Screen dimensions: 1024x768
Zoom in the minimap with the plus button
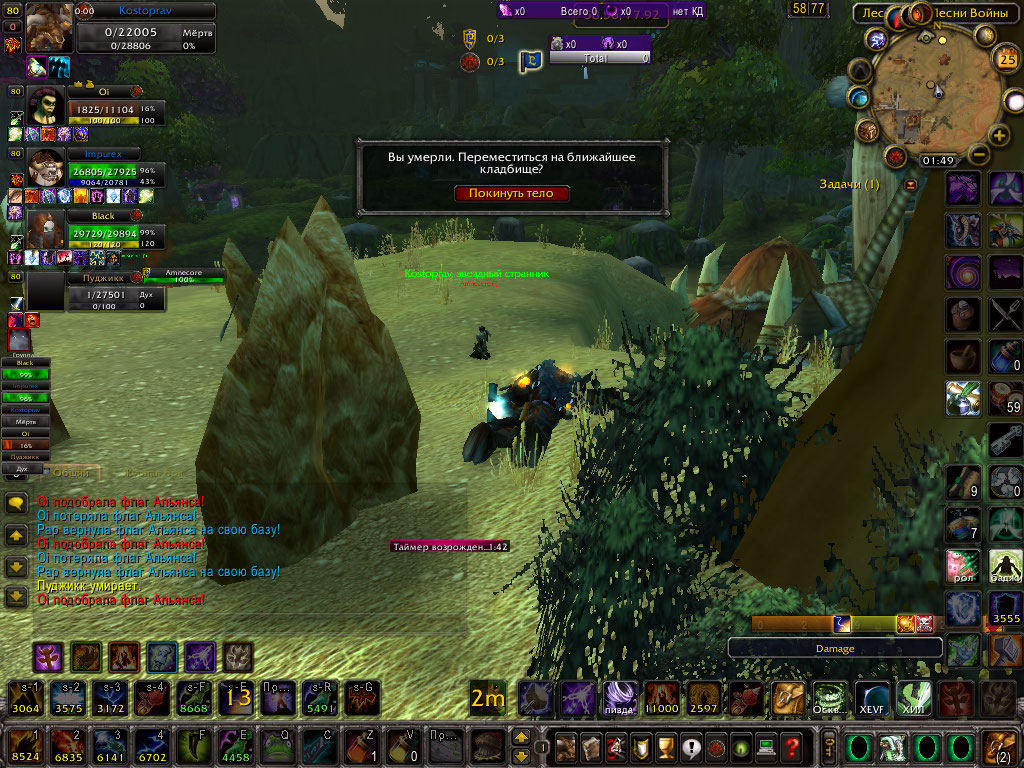pos(997,136)
